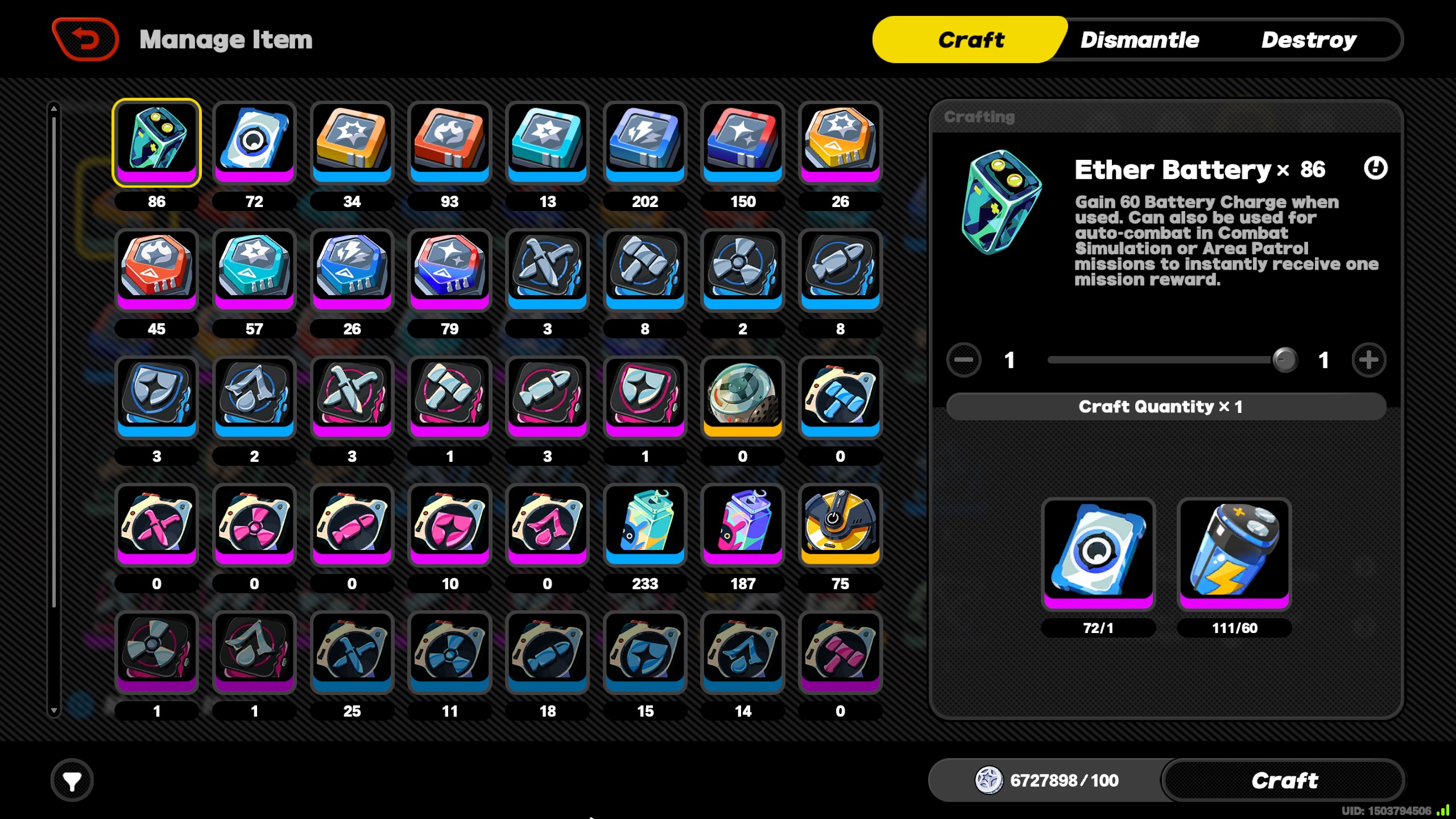1456x819 pixels.
Task: Select the blue lightning chip with 202
Action: click(645, 142)
